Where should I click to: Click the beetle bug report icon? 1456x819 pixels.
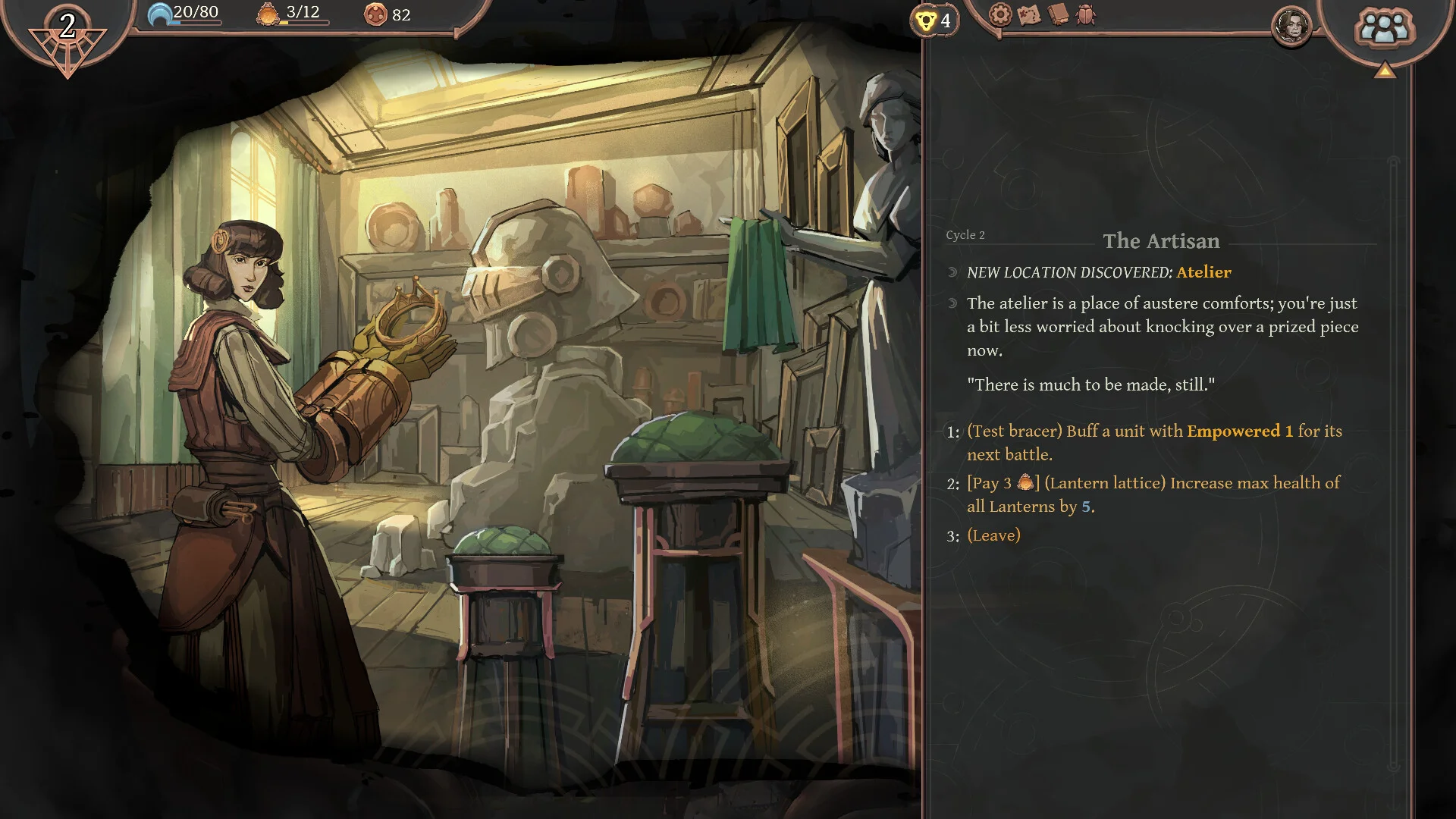1086,14
